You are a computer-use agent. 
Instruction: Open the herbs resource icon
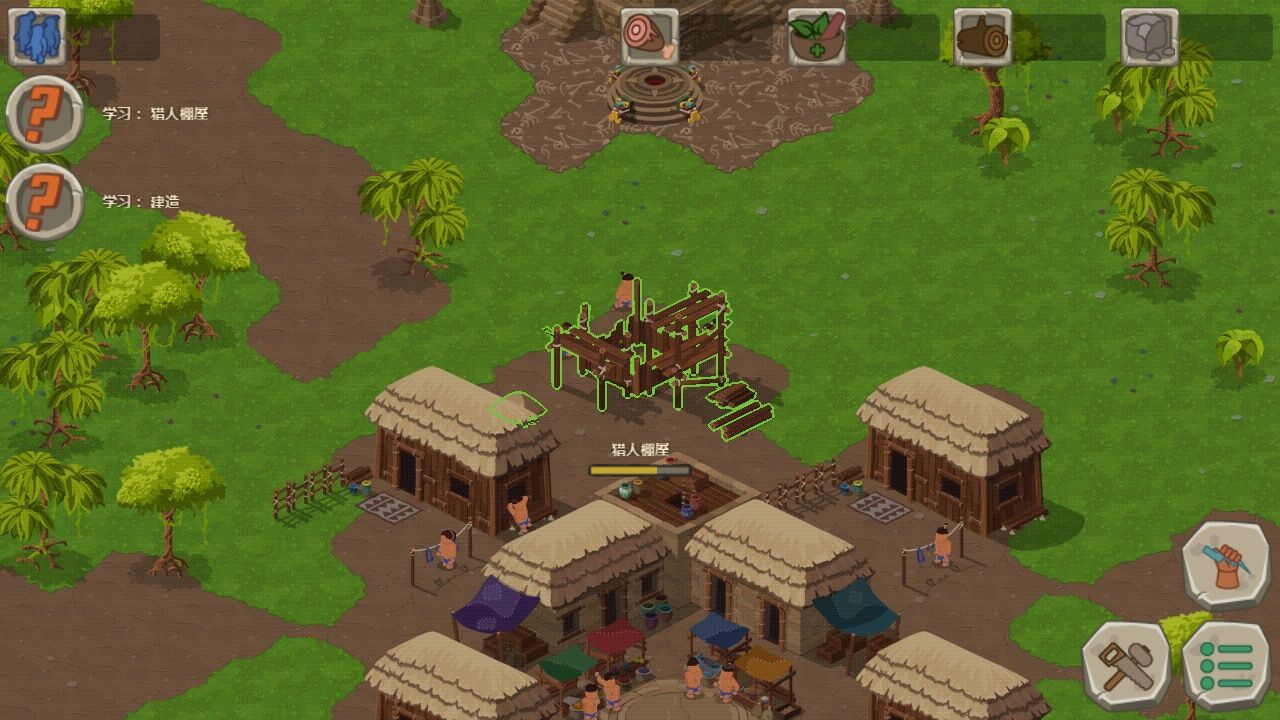click(x=815, y=35)
